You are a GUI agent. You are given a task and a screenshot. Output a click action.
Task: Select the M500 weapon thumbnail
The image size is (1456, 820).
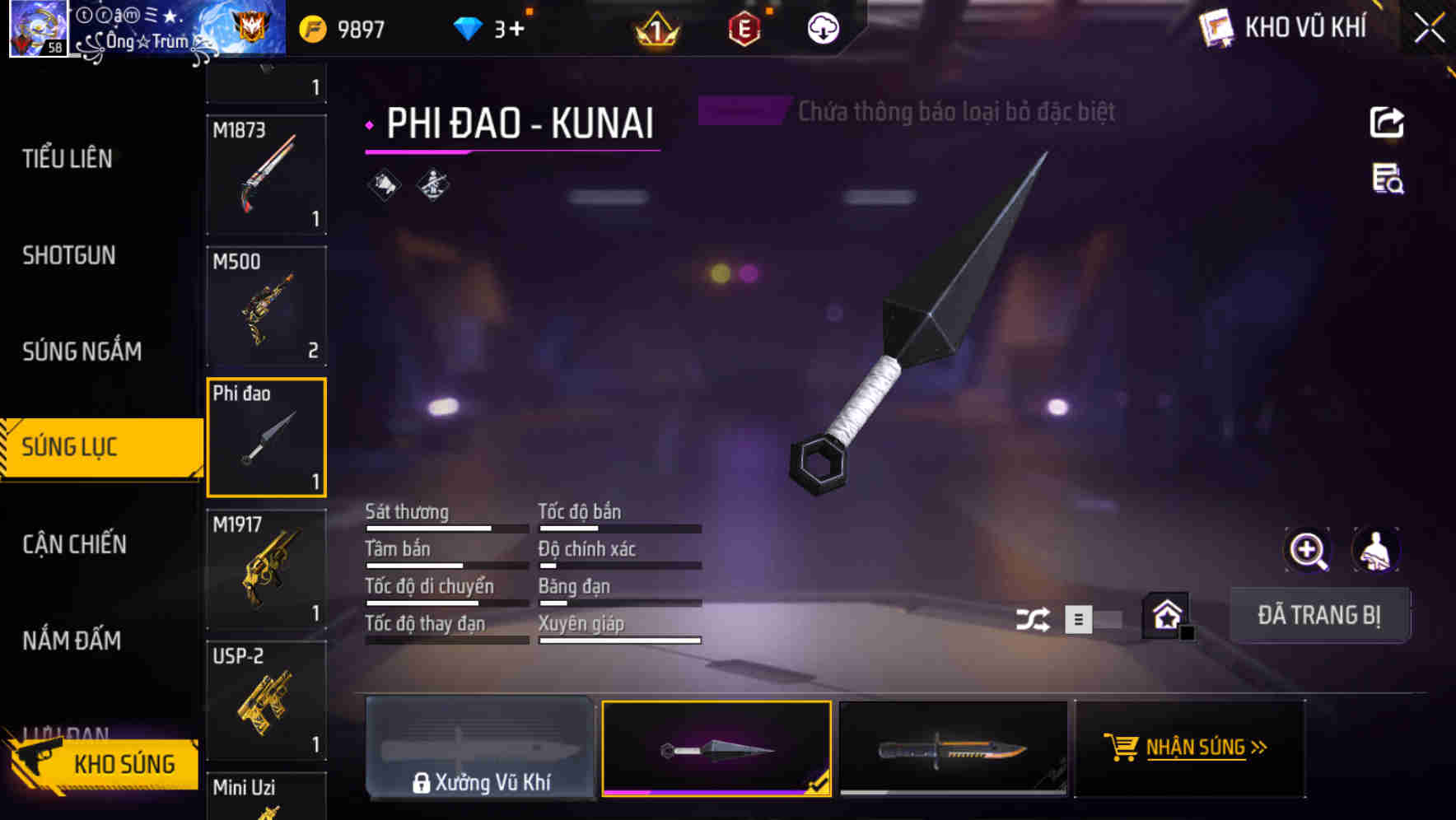point(267,306)
